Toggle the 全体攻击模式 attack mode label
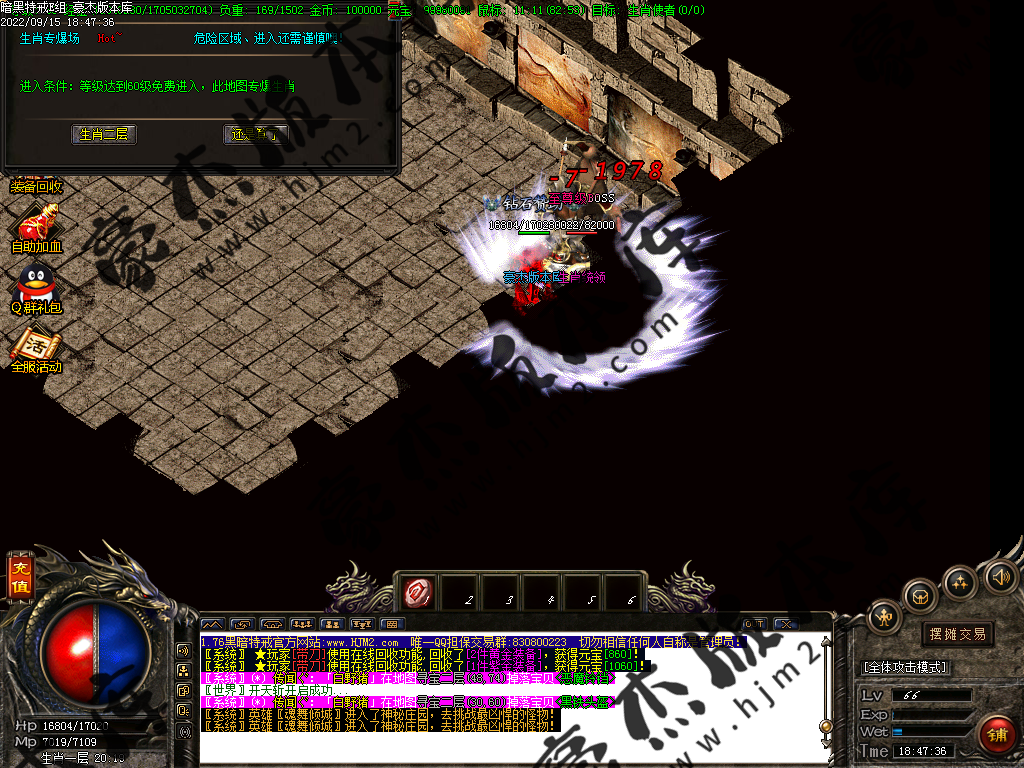 [905, 667]
